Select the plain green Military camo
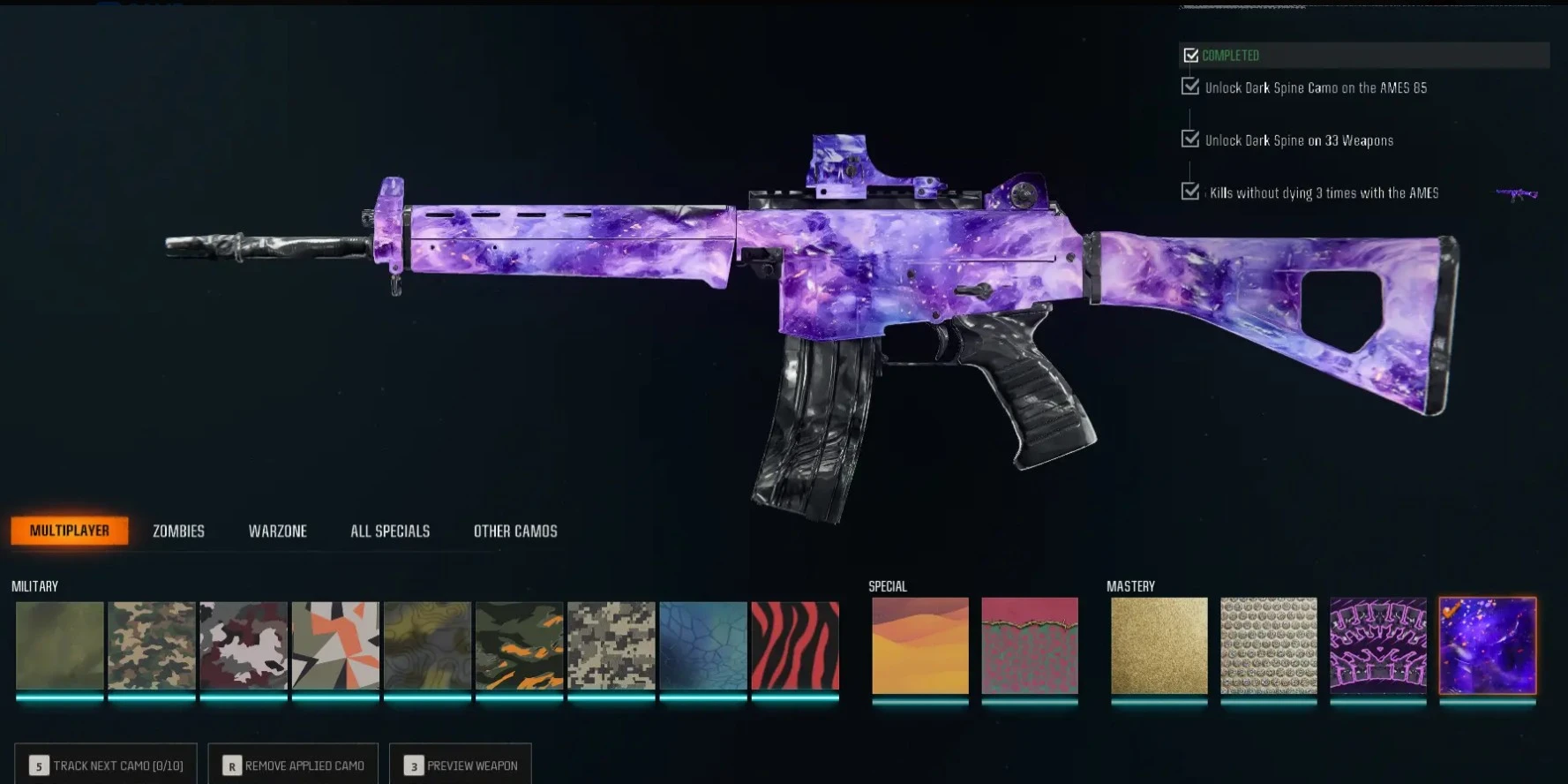This screenshot has height=784, width=1568. click(x=59, y=646)
